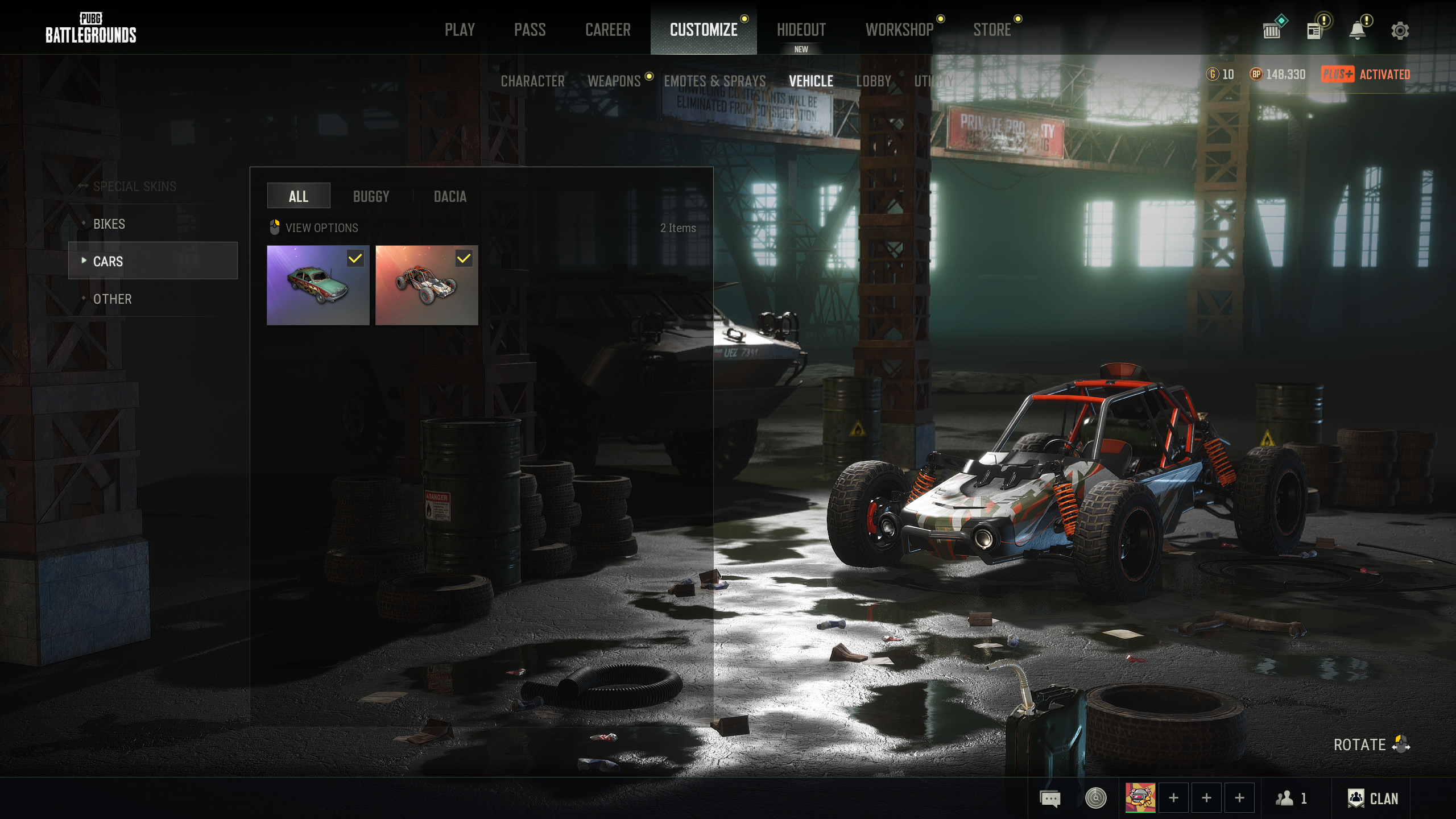
Task: Show Emotes & Sprays section
Action: pyautogui.click(x=714, y=81)
